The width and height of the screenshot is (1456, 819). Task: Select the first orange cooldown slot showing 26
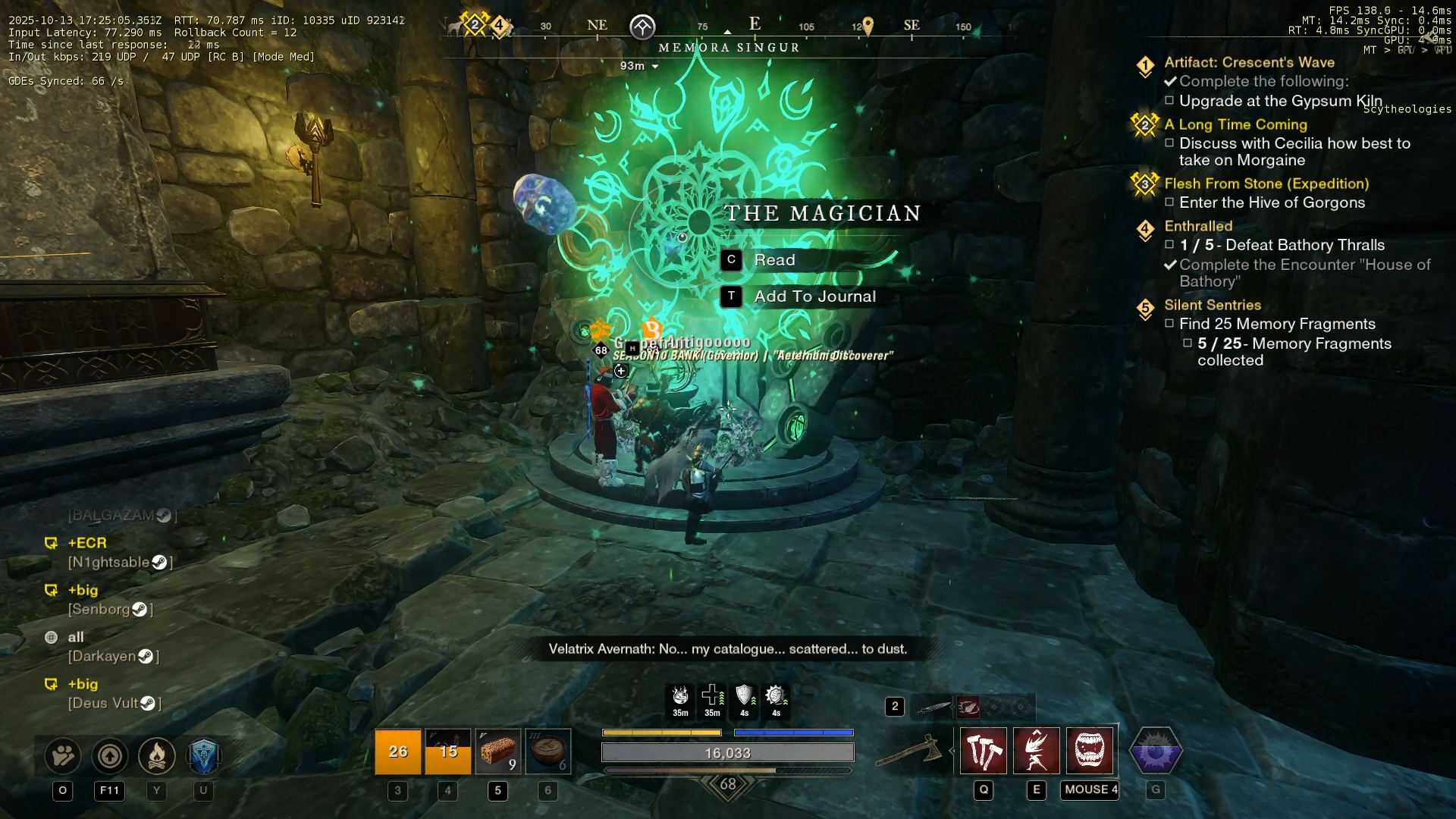tap(397, 752)
